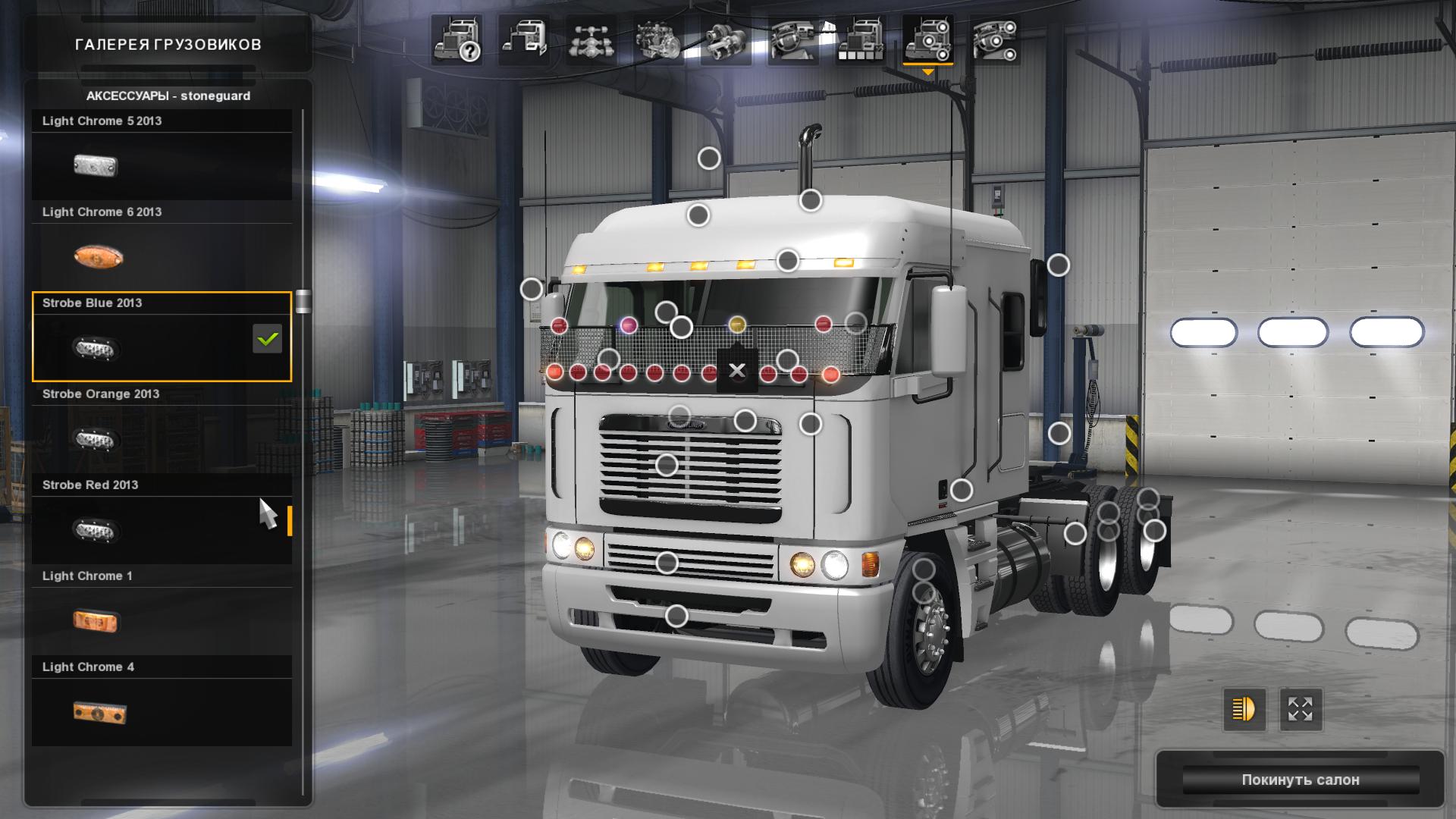Image resolution: width=1456 pixels, height=819 pixels.
Task: Open the truck info tab with question mark
Action: click(457, 39)
